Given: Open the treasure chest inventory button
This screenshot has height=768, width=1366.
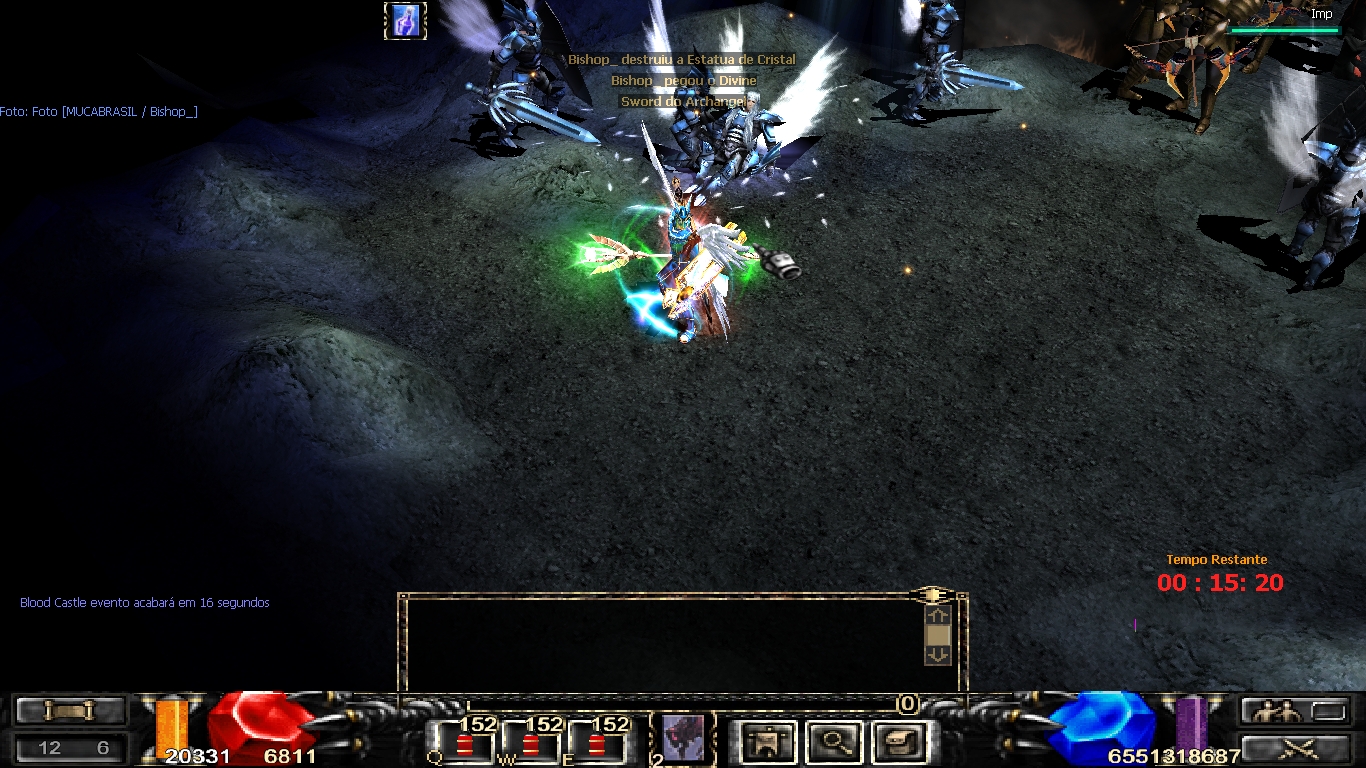Looking at the screenshot, I should pos(899,741).
